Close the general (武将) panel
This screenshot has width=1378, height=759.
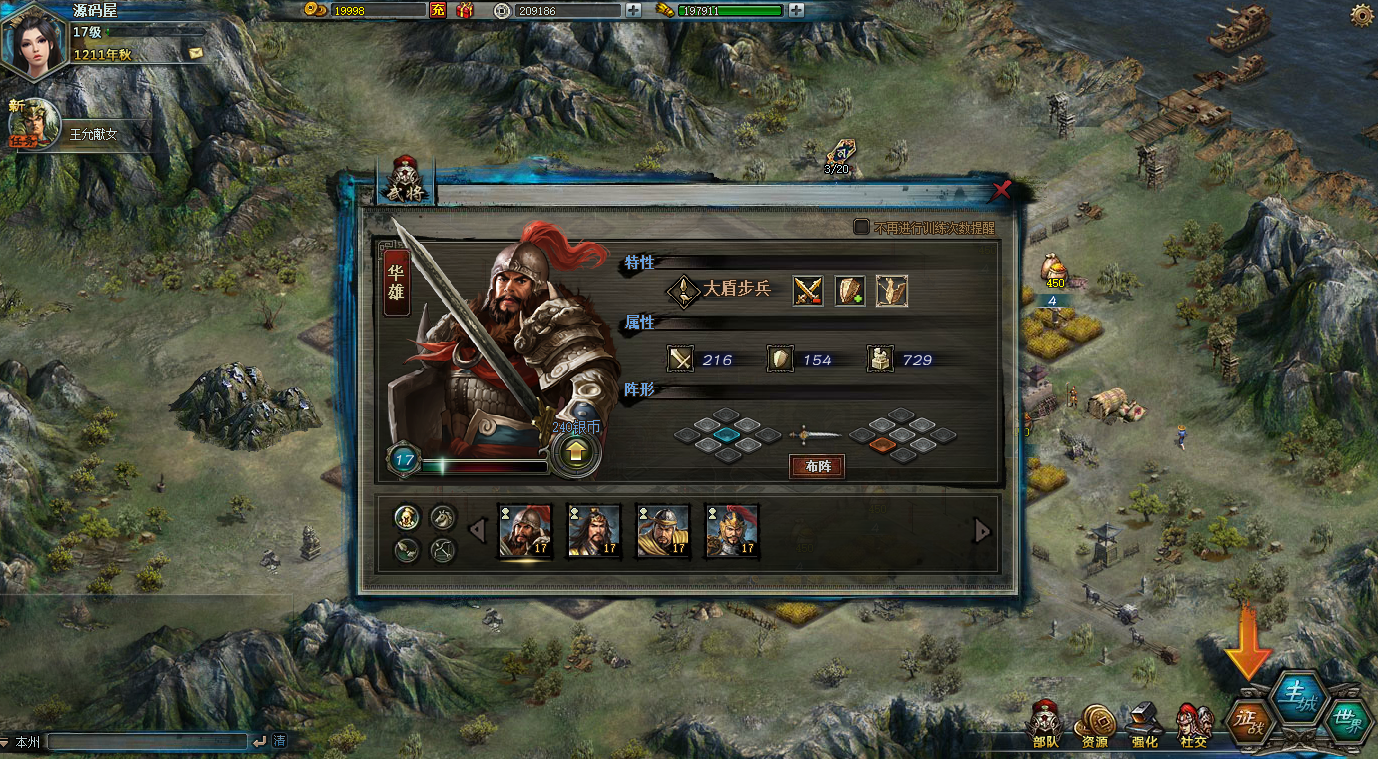[1001, 189]
